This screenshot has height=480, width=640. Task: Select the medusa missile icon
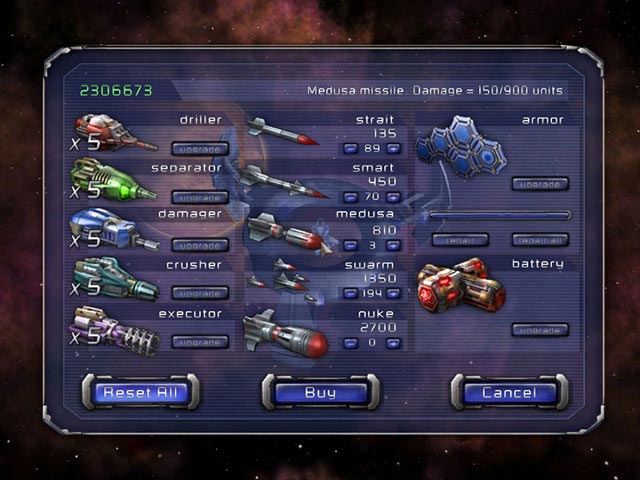[x=285, y=231]
